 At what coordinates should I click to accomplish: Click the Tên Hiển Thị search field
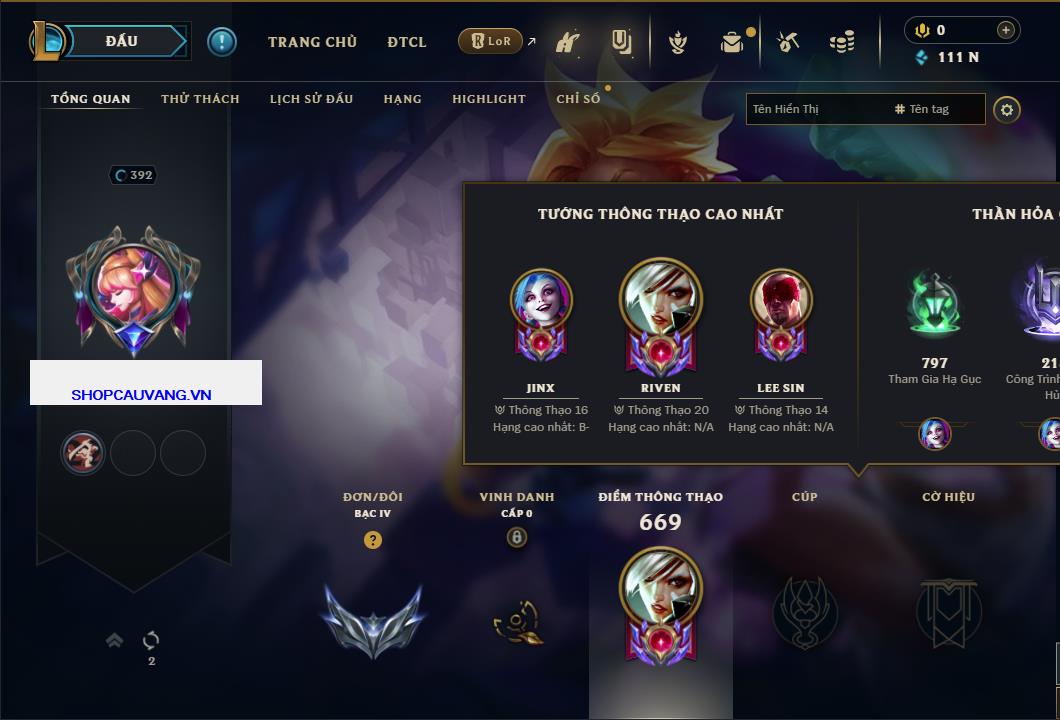[x=815, y=109]
